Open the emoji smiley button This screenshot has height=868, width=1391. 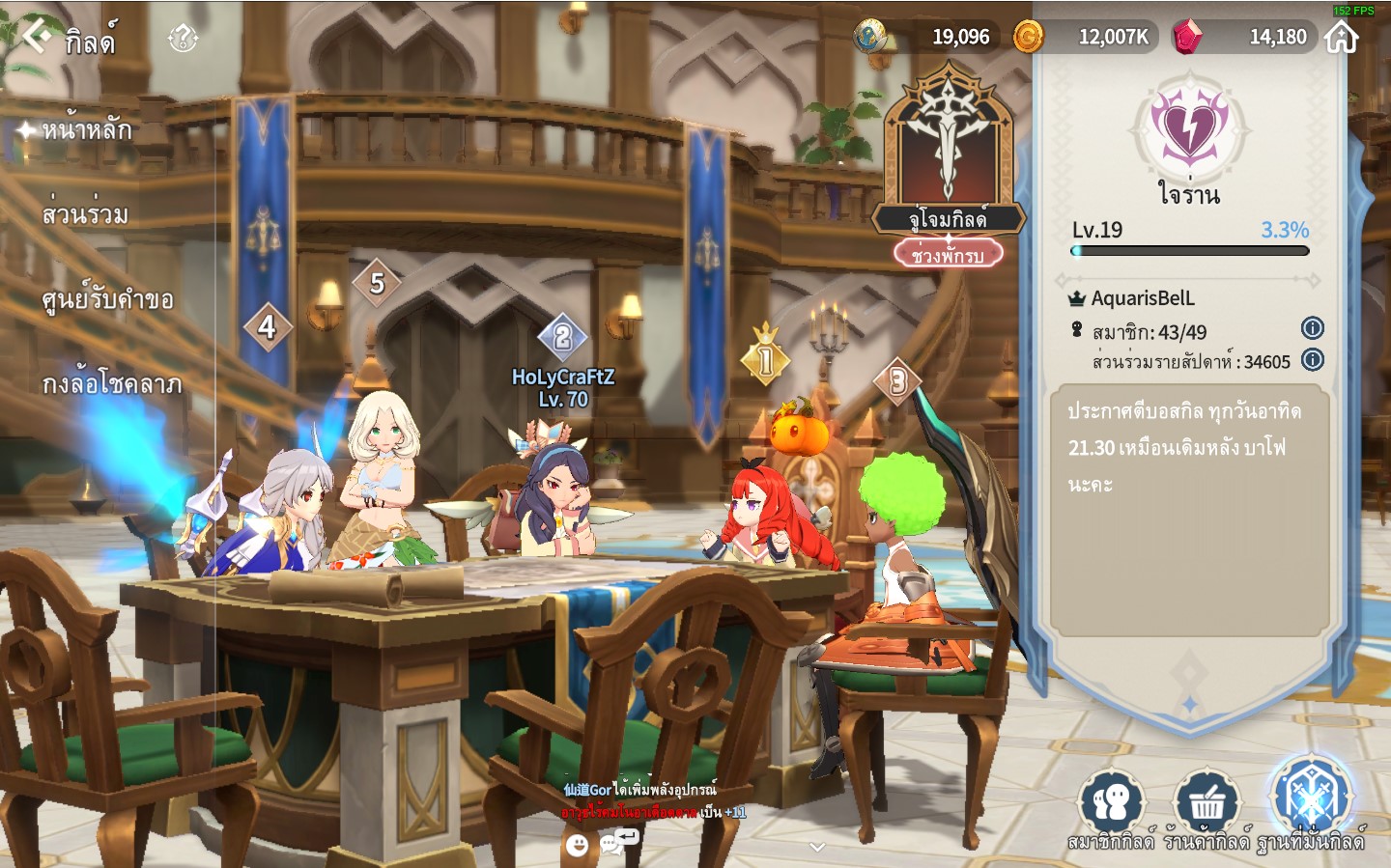[x=577, y=846]
